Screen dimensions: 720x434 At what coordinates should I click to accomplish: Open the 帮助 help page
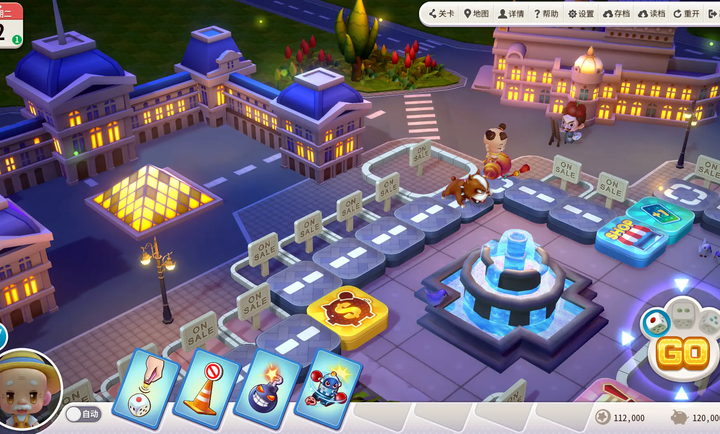click(x=546, y=14)
